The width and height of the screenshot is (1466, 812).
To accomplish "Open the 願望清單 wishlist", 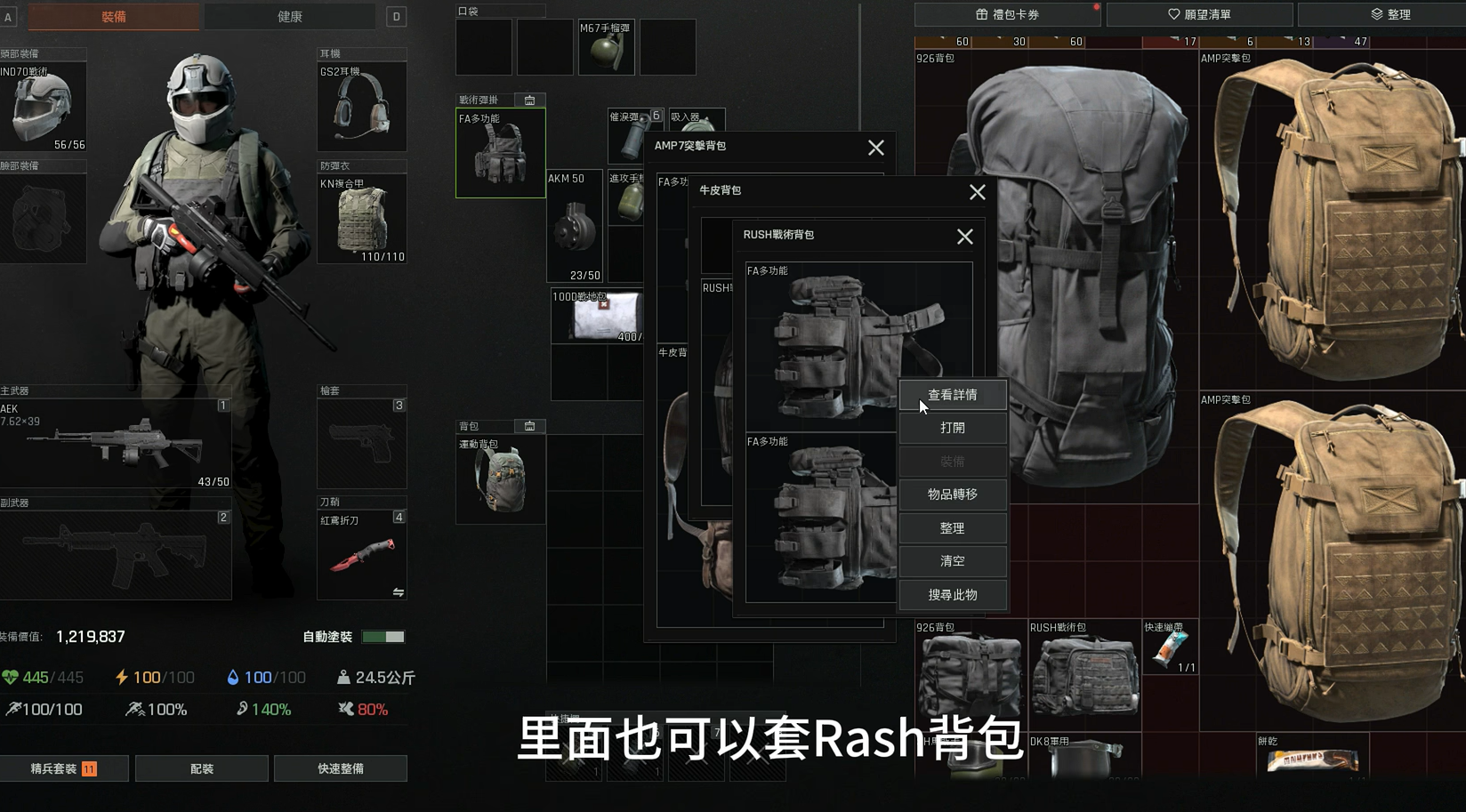I will 1199,14.
